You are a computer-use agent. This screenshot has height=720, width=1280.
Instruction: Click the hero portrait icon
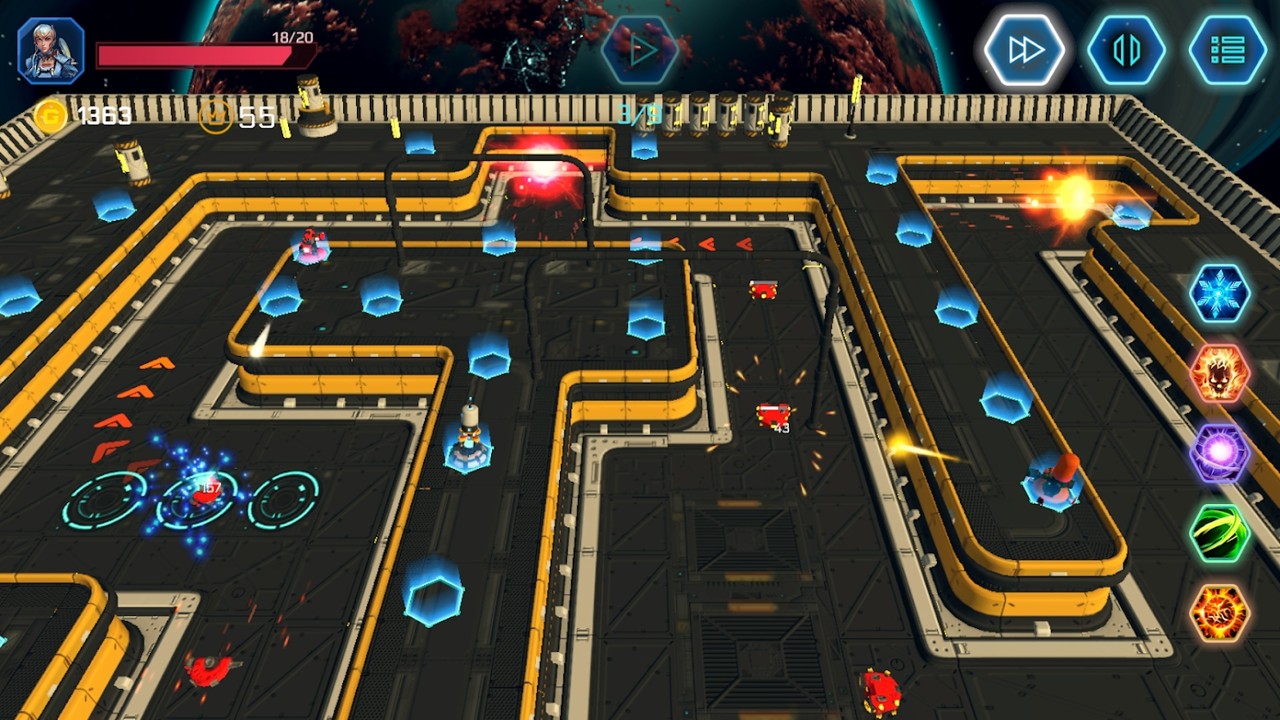coord(50,50)
